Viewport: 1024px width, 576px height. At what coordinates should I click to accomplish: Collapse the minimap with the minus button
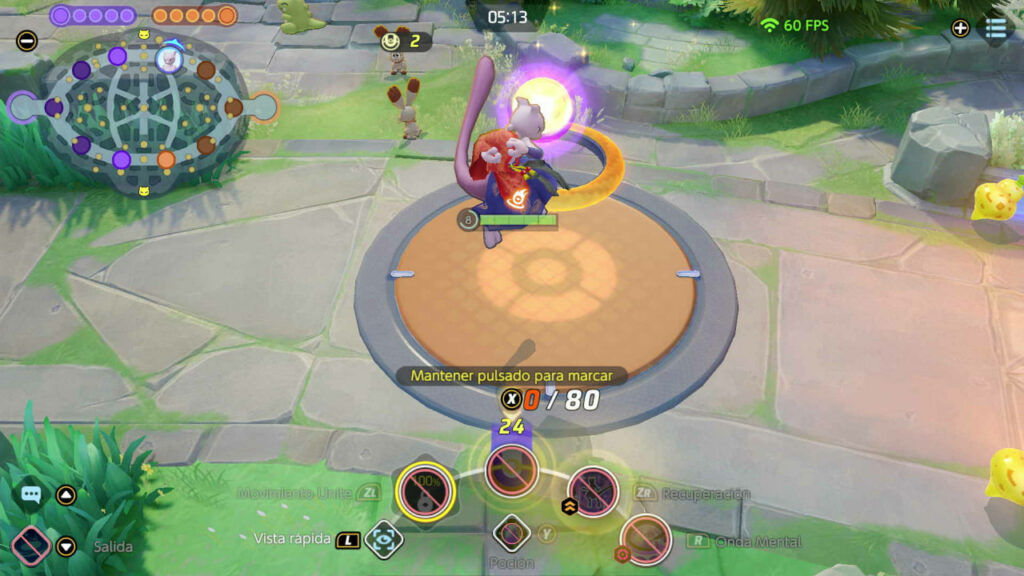(27, 42)
